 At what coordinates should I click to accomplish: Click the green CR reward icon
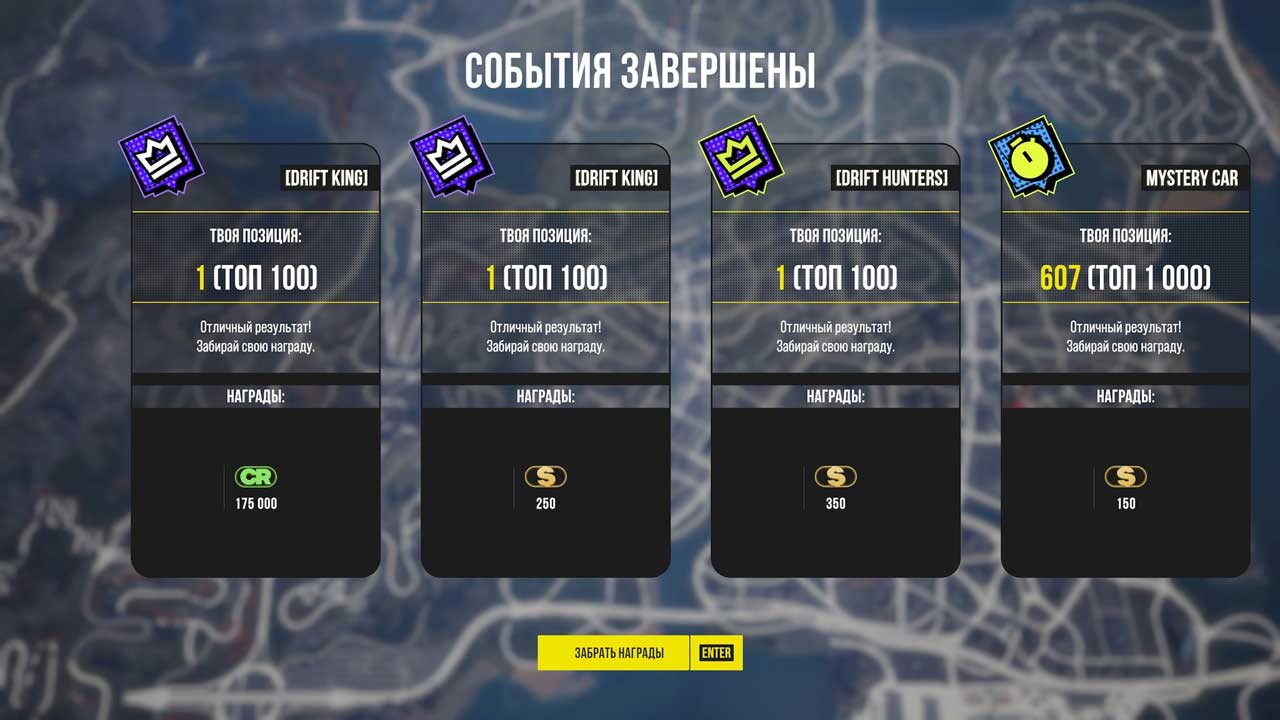point(255,477)
